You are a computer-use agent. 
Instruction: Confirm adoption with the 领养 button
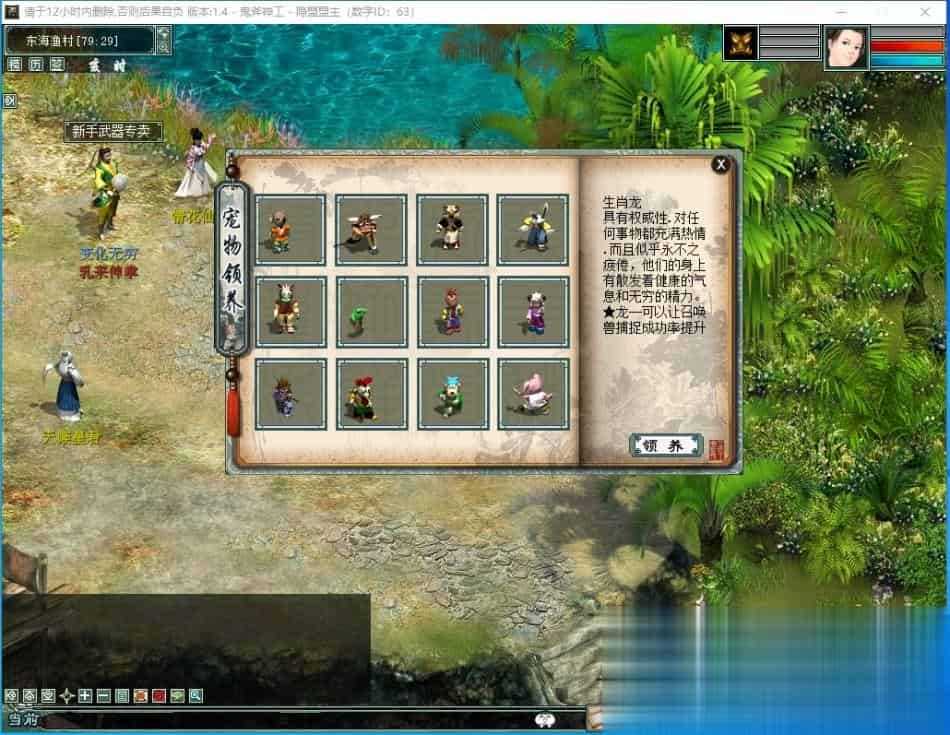click(x=666, y=446)
